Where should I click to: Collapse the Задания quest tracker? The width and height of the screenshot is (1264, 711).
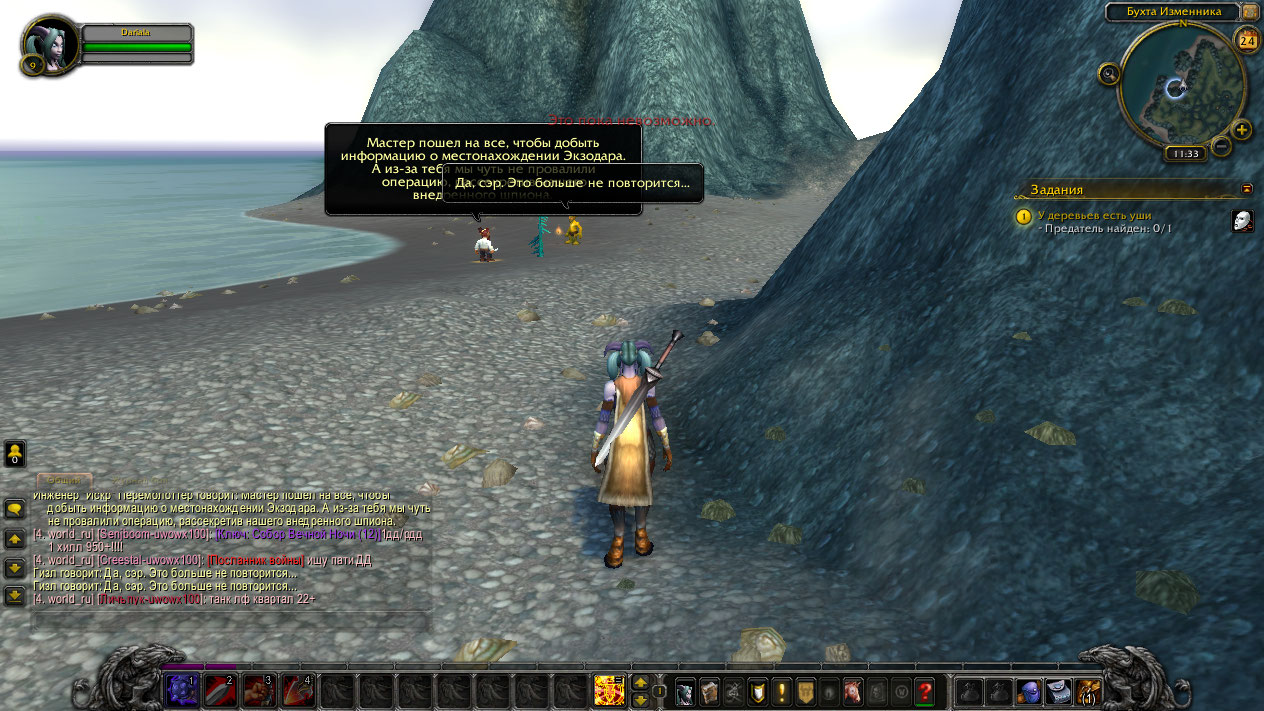[1247, 188]
